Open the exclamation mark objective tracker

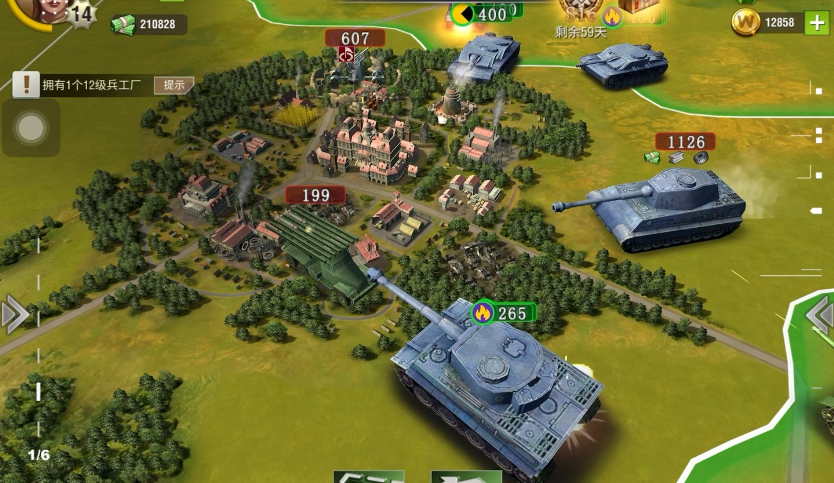point(26,85)
